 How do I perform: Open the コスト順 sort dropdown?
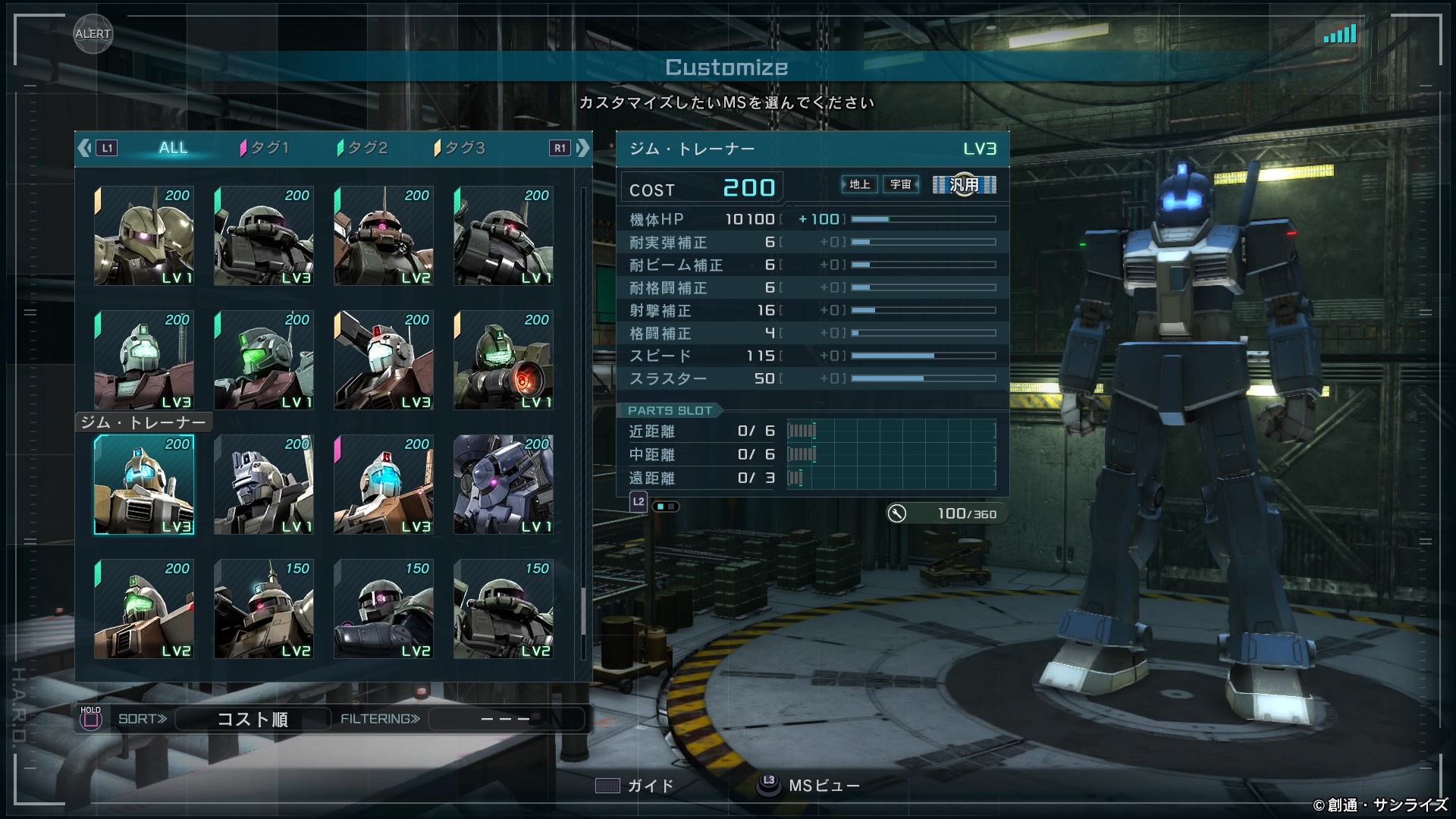[253, 719]
